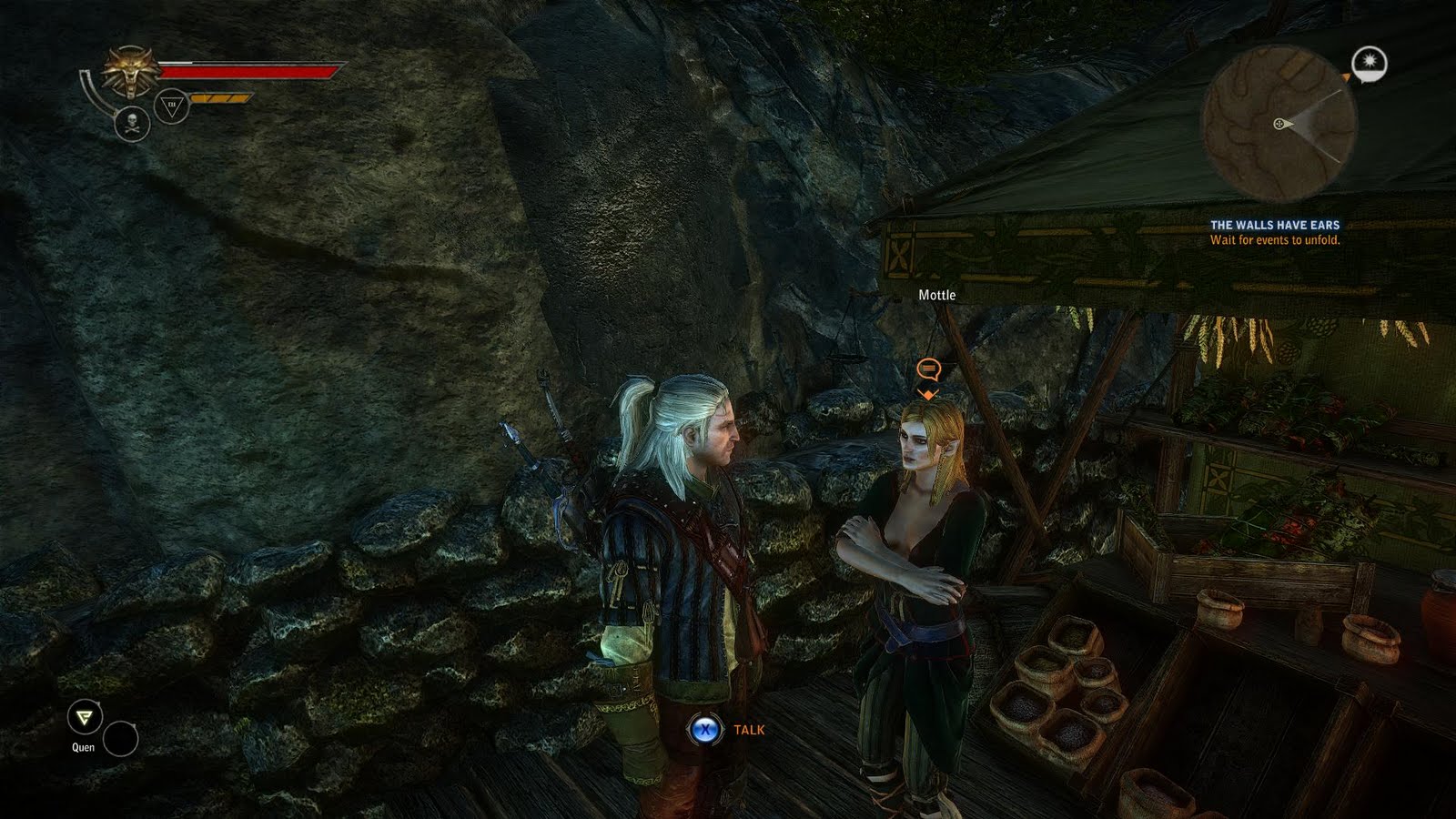The image size is (1456, 819).
Task: Open the circular minimap
Action: click(1279, 124)
